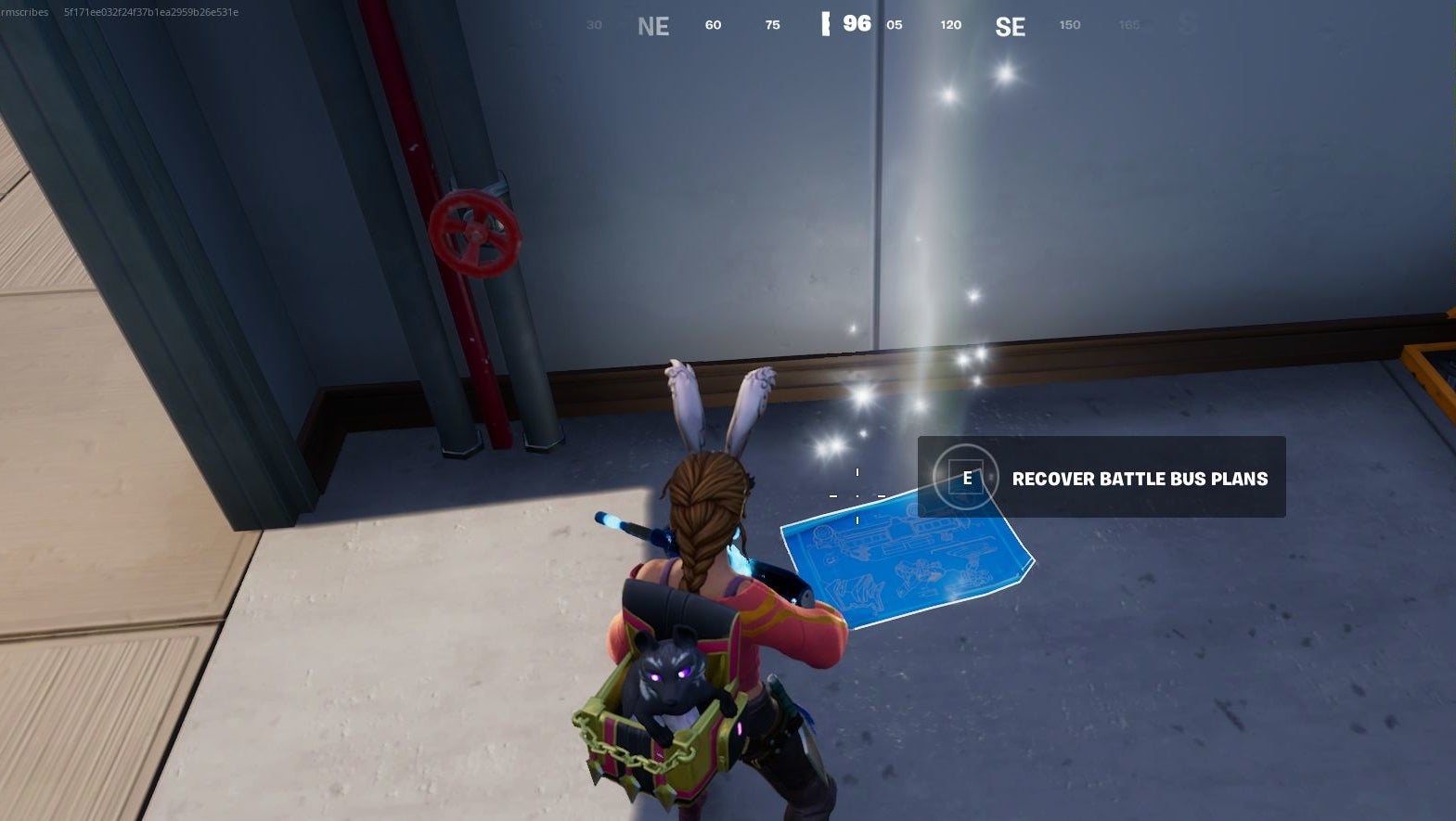Screen dimensions: 1456x821
Task: Expand the 150 degree compass mark
Action: [x=1068, y=26]
